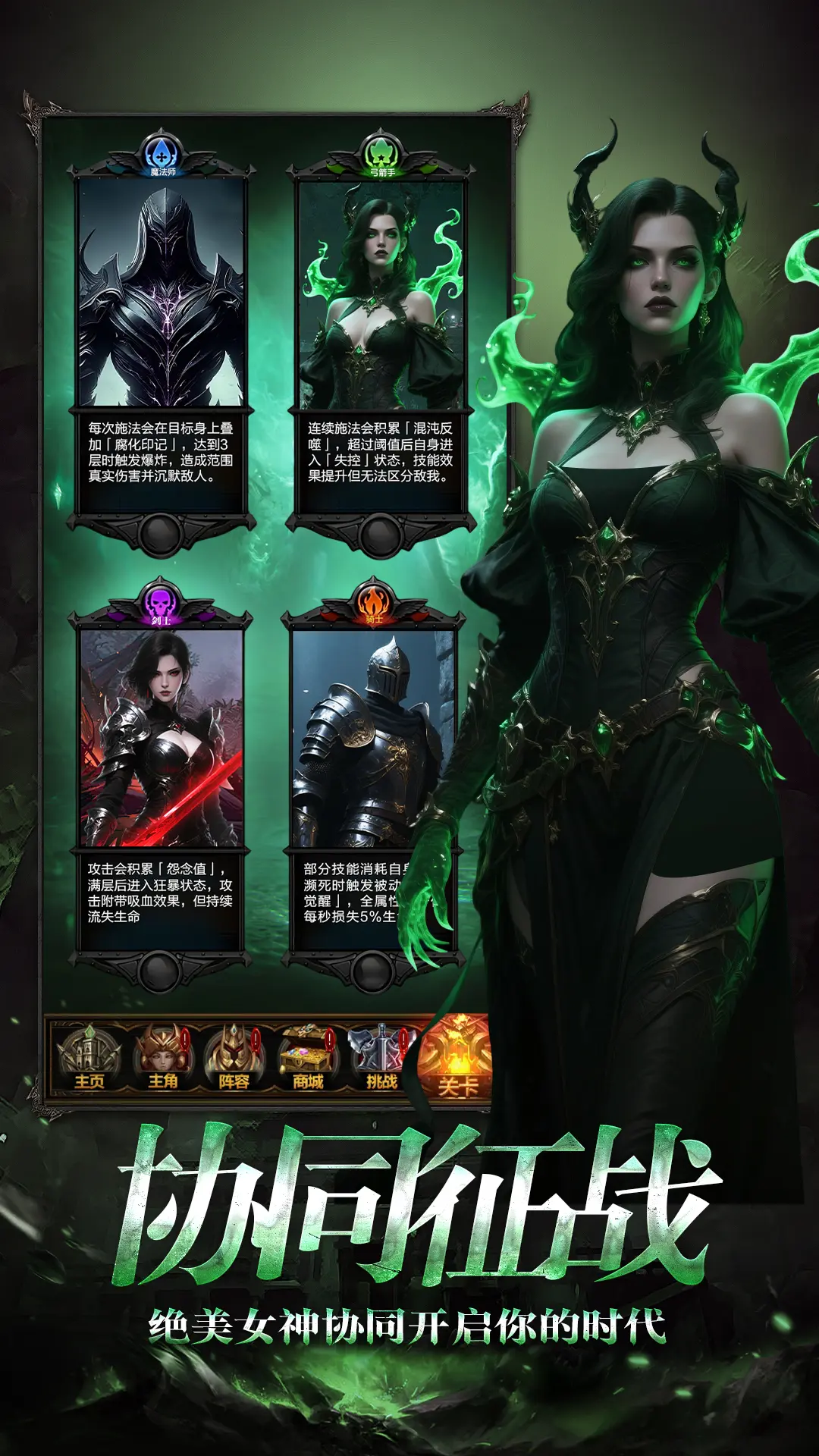Choose the 魔法师 dark armored mage card
Viewport: 819px width, 1456px height.
tap(162, 296)
